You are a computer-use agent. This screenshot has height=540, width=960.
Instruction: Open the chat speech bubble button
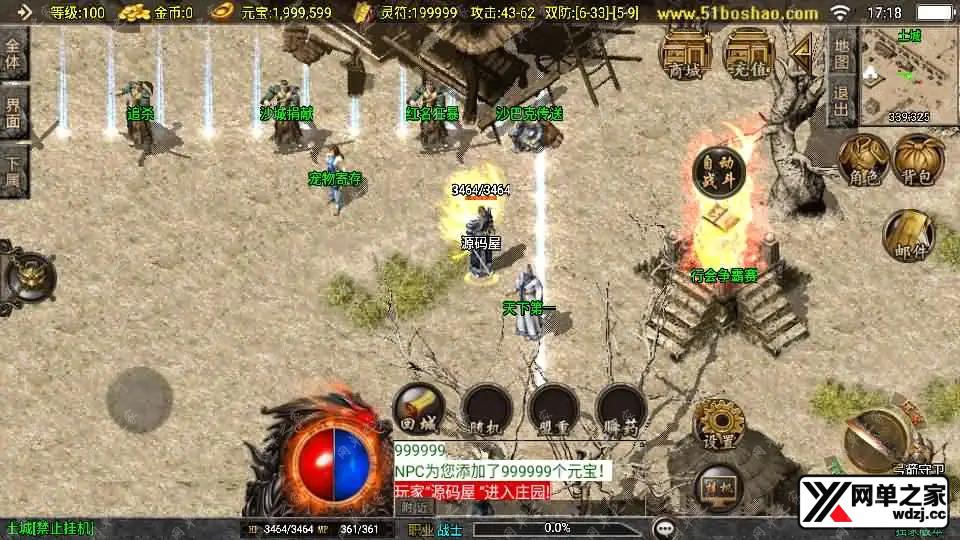(x=664, y=527)
